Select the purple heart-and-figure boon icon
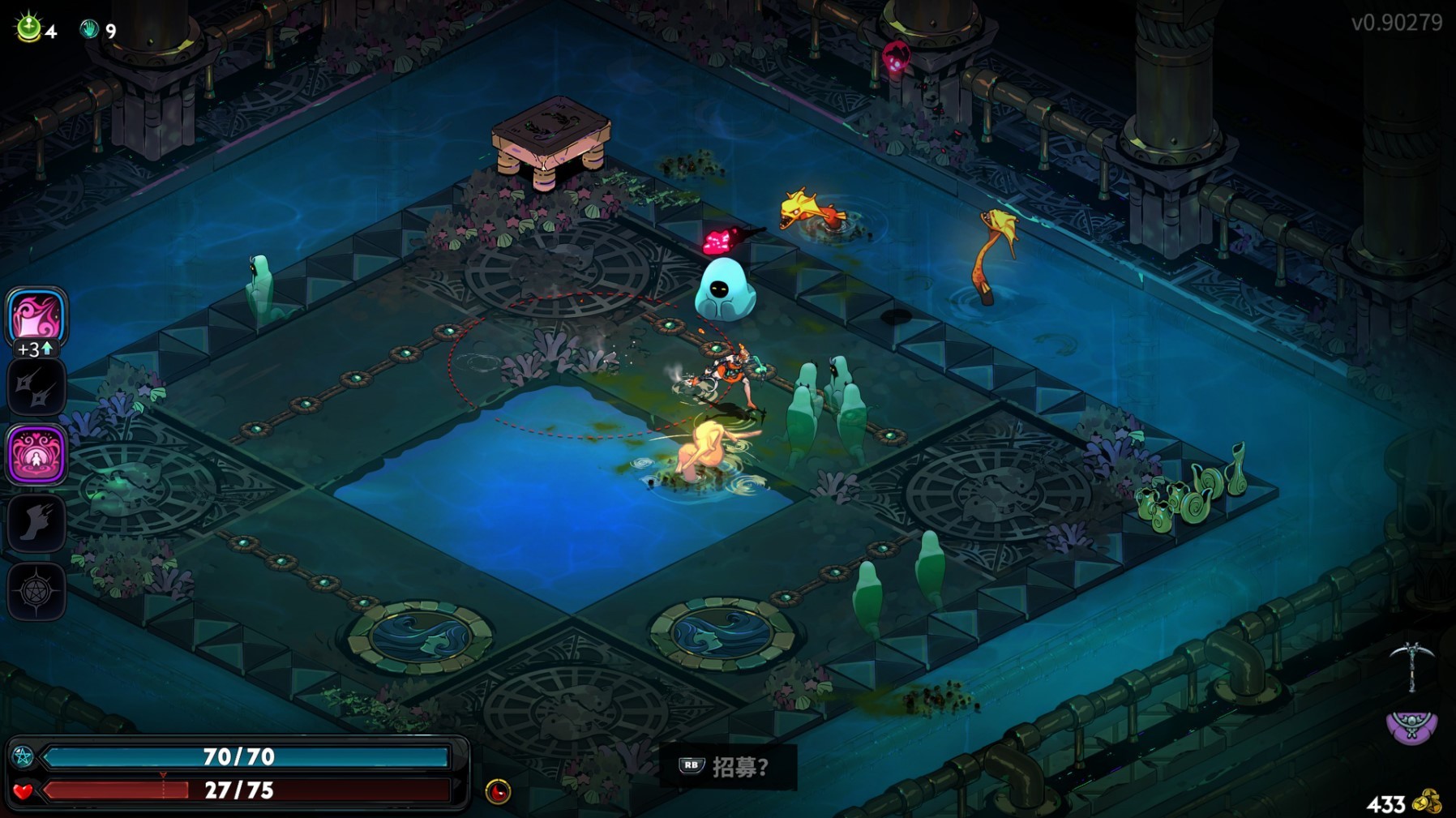1456x818 pixels. (x=36, y=455)
